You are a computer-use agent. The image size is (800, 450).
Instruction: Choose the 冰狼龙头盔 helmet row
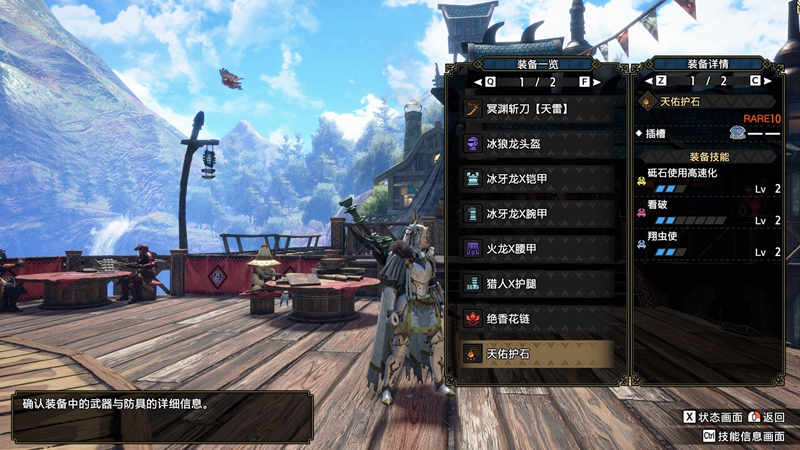[538, 143]
